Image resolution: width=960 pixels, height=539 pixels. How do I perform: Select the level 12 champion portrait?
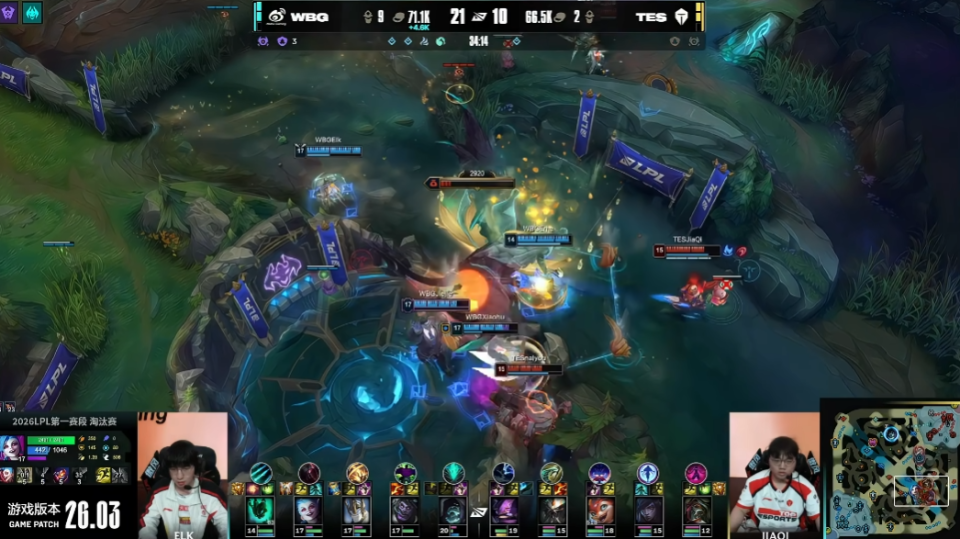pyautogui.click(x=697, y=509)
